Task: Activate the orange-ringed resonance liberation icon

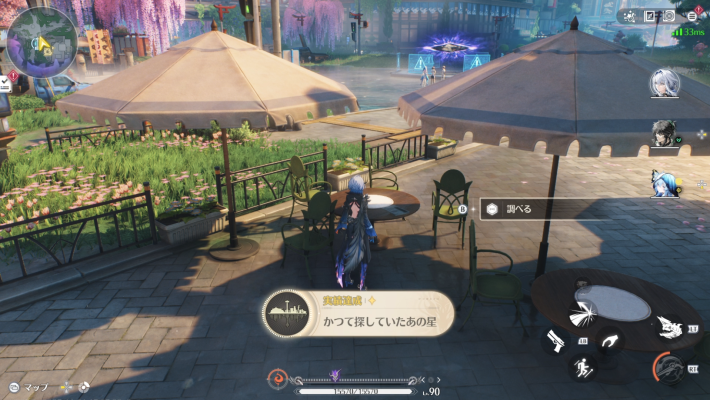Action: click(669, 368)
